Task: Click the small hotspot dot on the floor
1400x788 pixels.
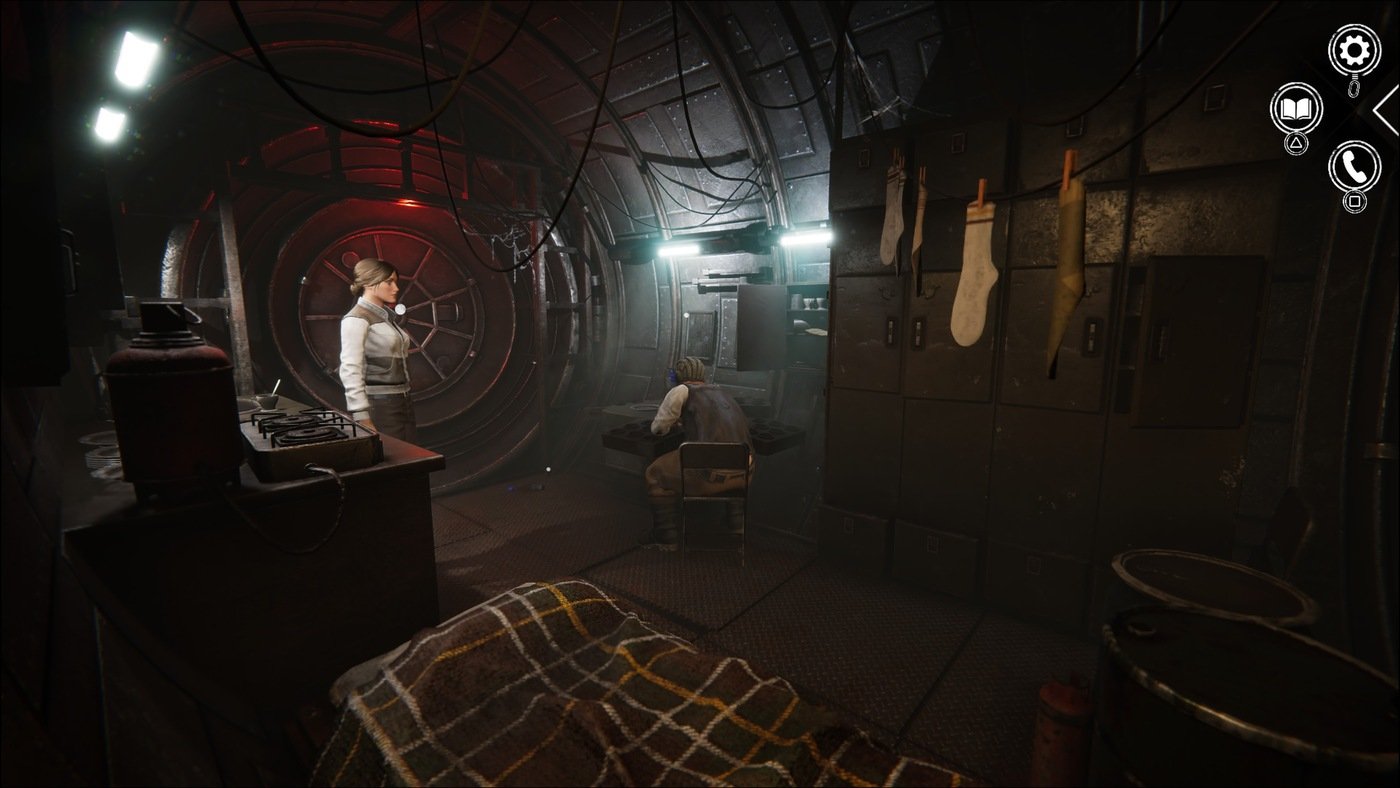Action: point(549,469)
